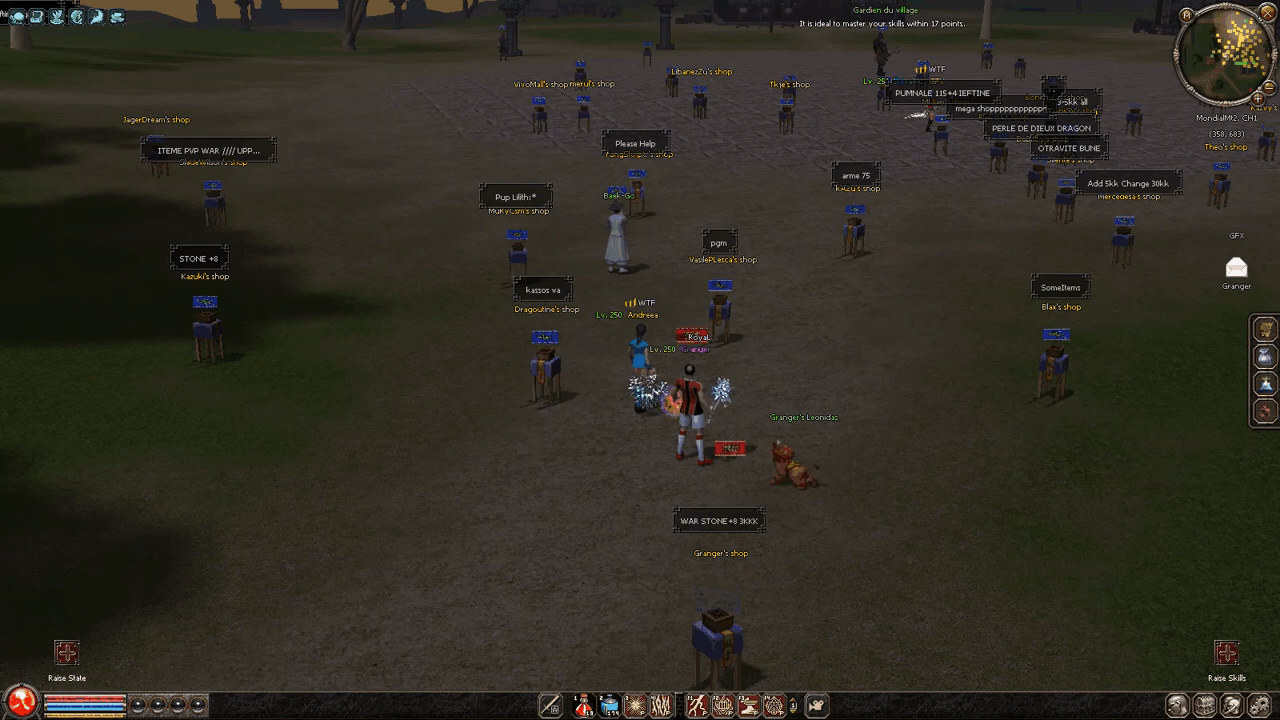Open the character window helmet icon

pos(1177,706)
